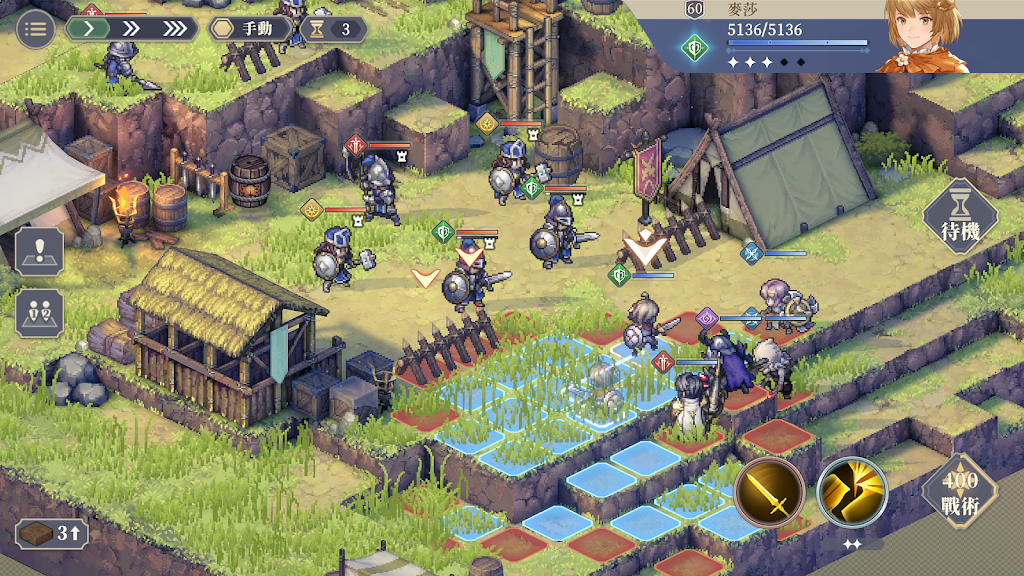The height and width of the screenshot is (576, 1024).
Task: Open the tile danger alert view
Action: [40, 251]
